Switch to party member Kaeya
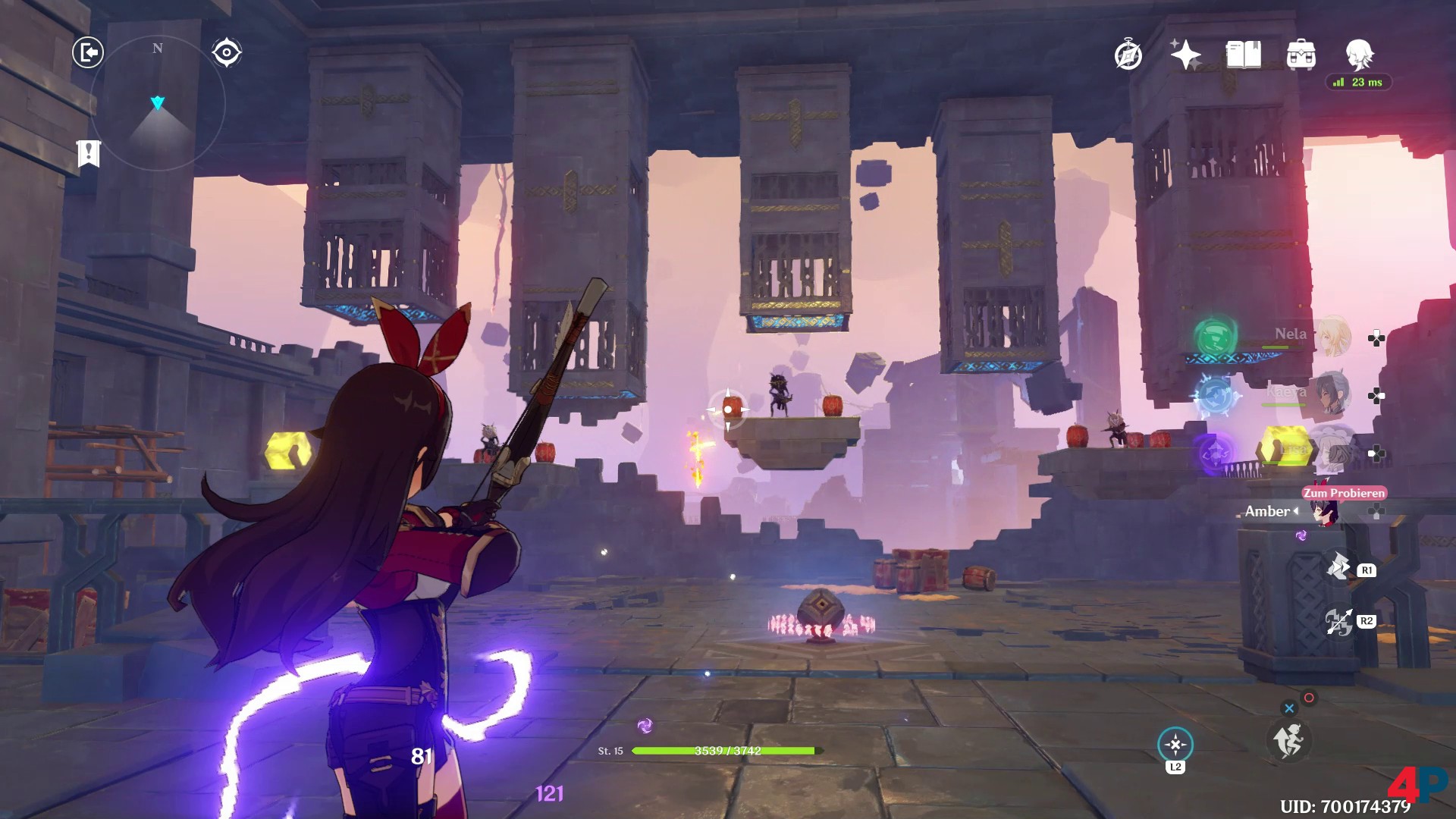 1332,395
